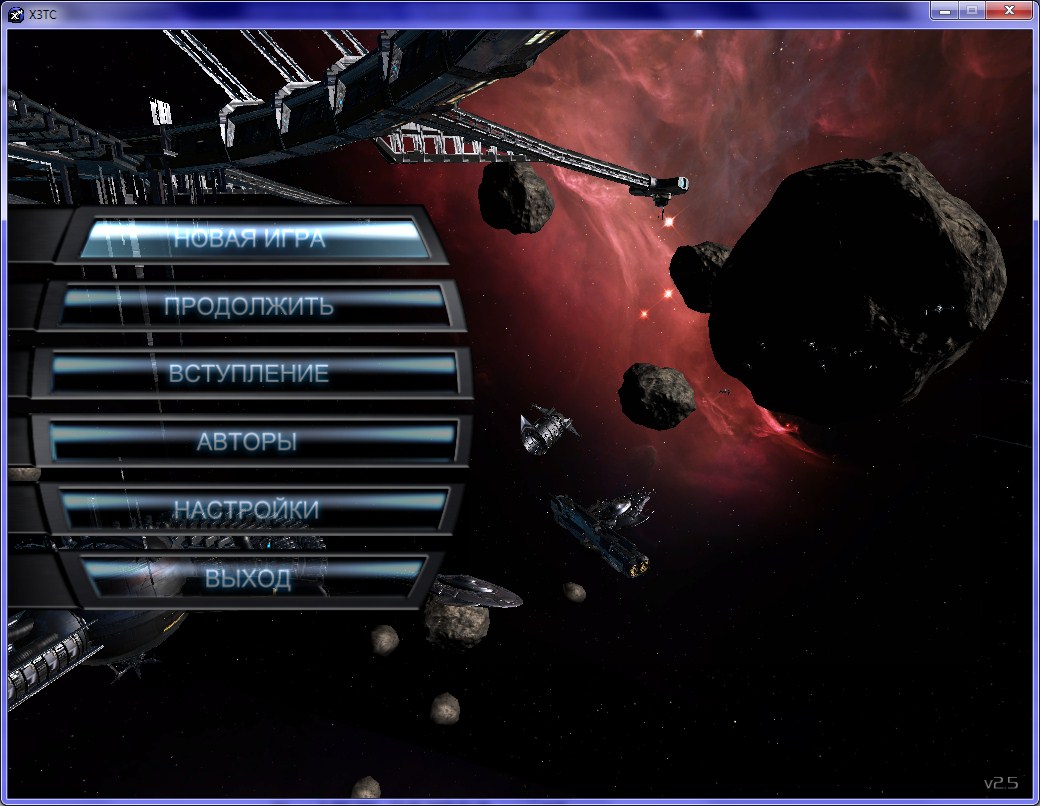
Task: Open the АВТОРЫ credits
Action: [247, 441]
